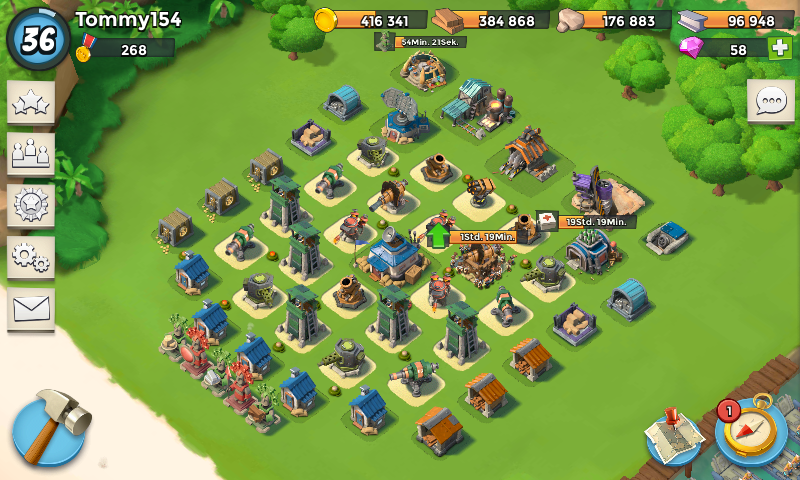Open the archipelago map button
This screenshot has width=800, height=480.
tap(673, 436)
